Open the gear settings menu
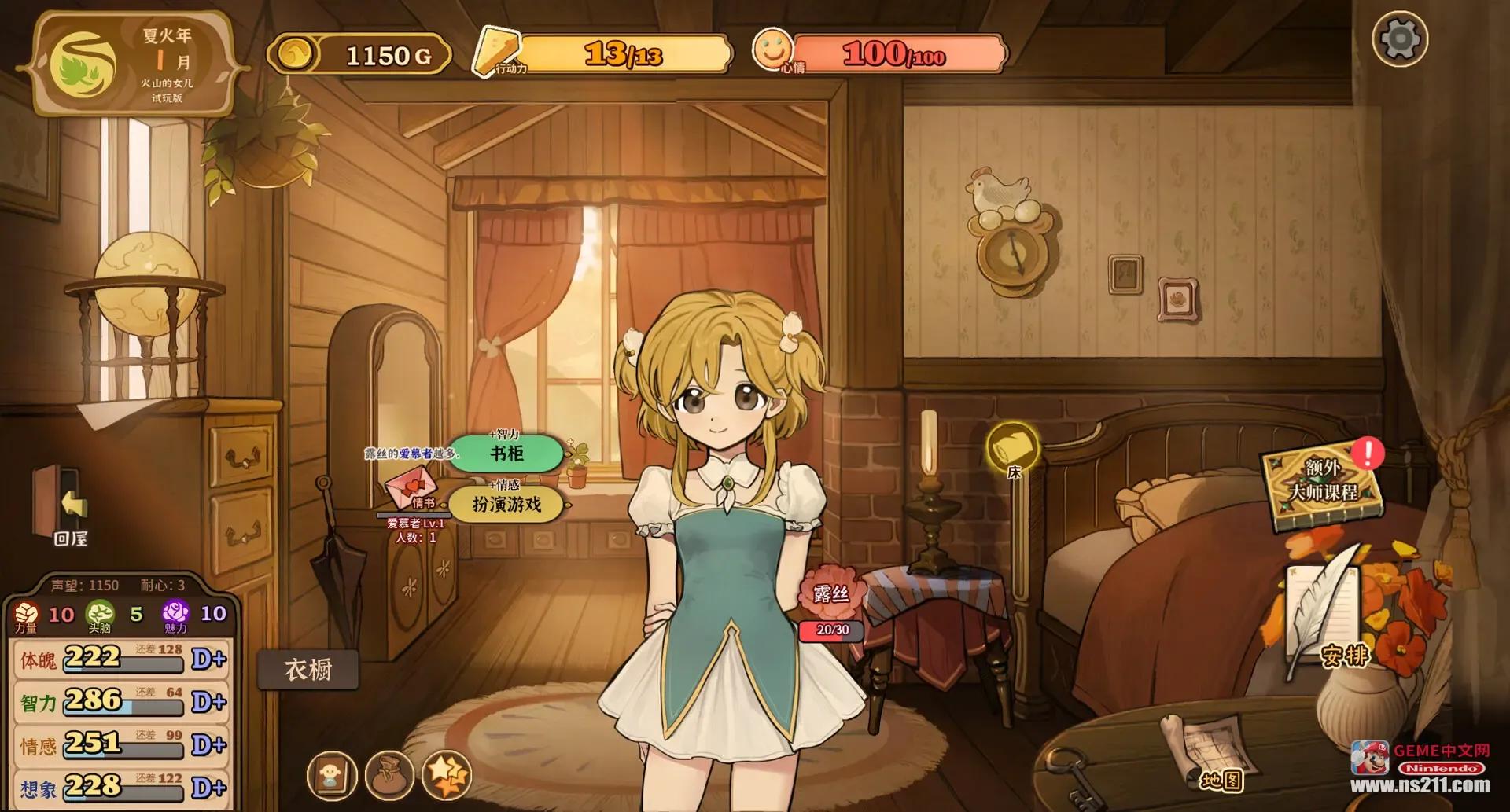This screenshot has width=1510, height=812. coord(1400,39)
